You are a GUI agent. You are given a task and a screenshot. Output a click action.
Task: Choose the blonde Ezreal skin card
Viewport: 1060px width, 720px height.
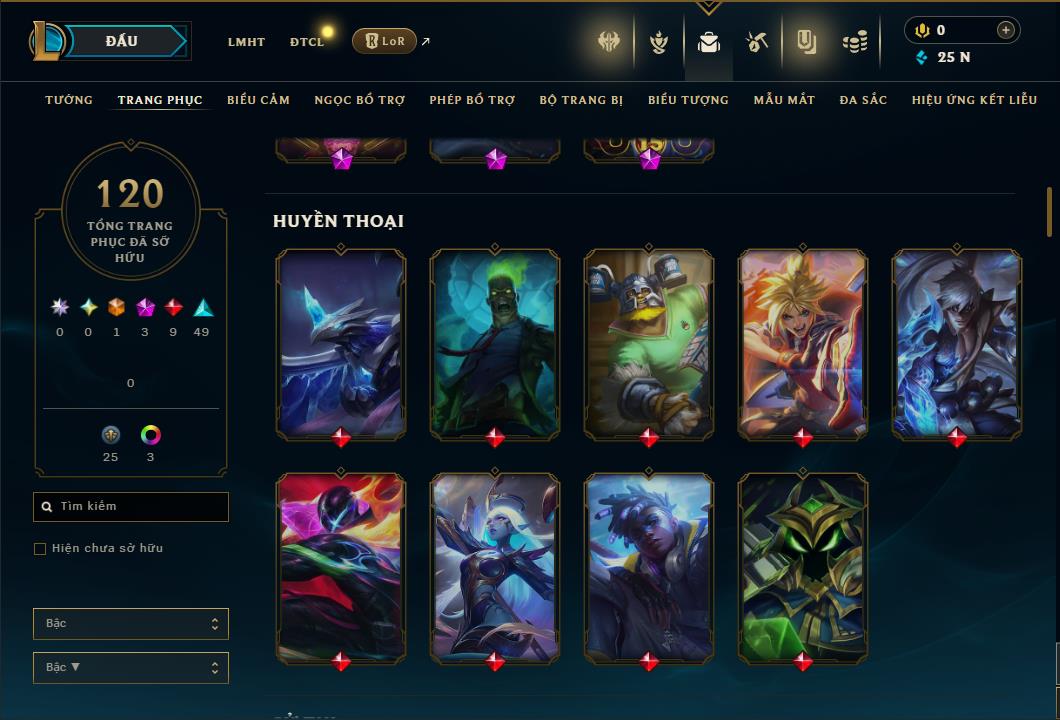803,343
